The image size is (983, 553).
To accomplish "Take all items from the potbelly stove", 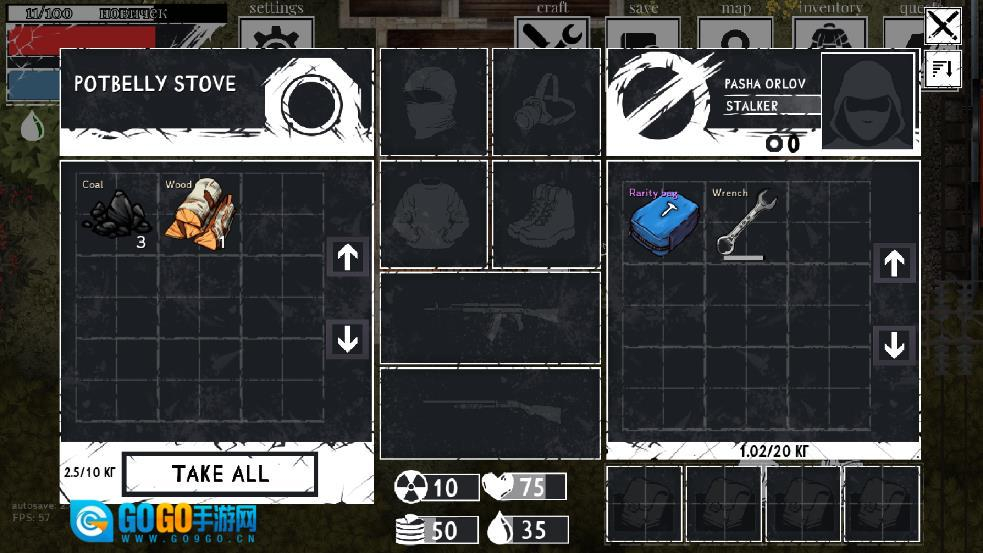I will point(219,474).
